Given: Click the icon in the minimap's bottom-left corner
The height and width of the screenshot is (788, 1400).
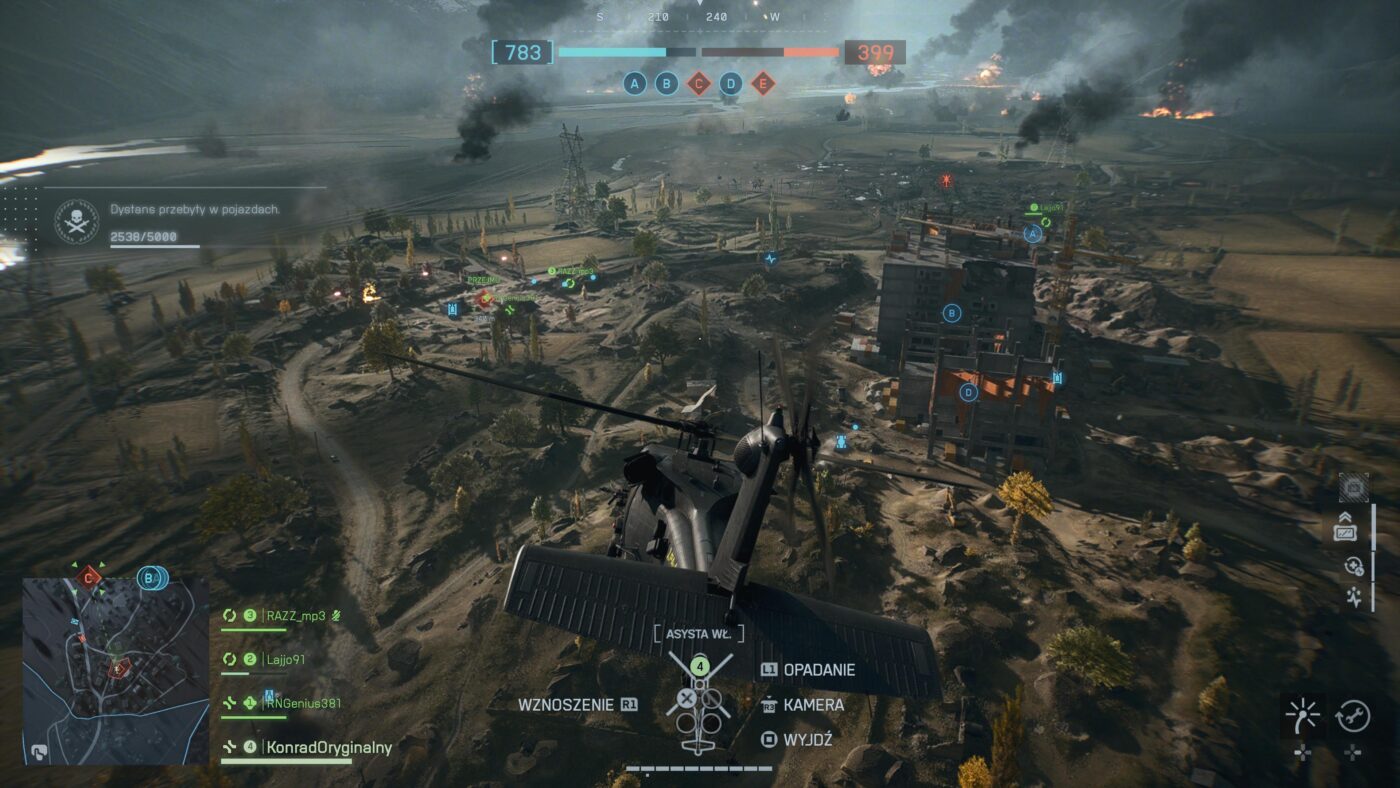Looking at the screenshot, I should click(40, 750).
